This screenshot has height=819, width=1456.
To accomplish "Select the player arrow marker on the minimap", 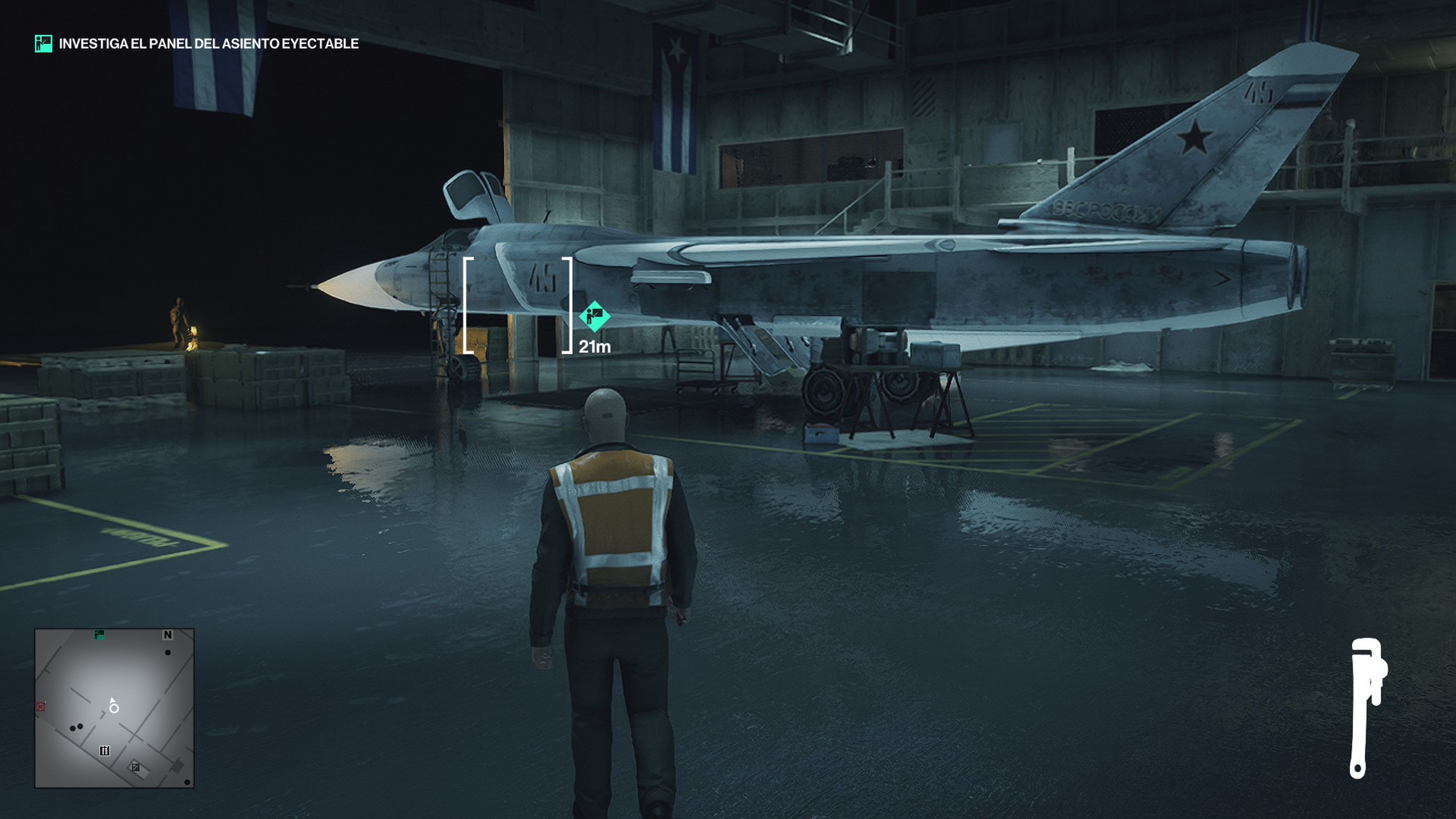I will 114,704.
